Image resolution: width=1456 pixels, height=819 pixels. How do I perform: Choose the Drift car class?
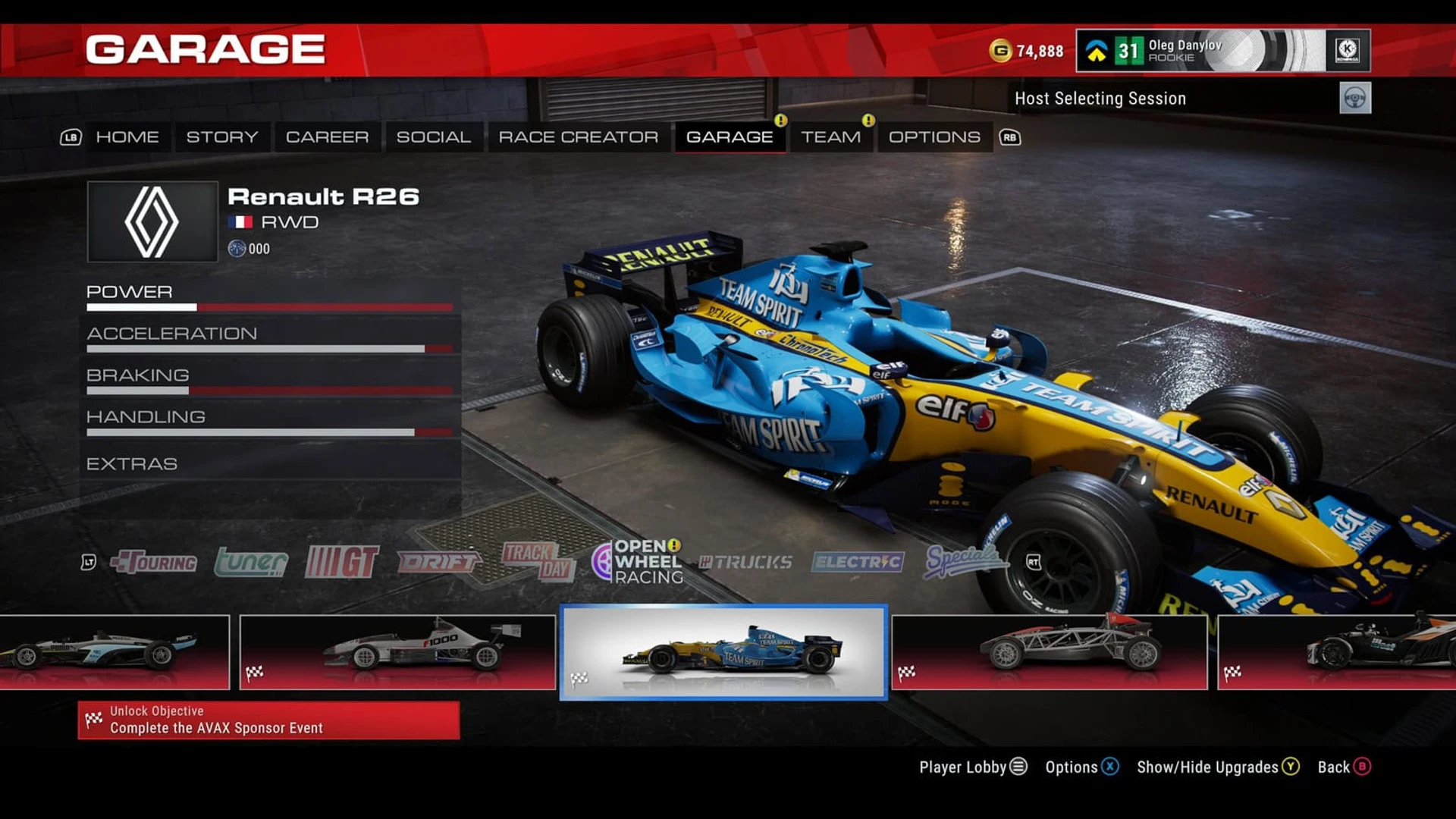coord(438,562)
